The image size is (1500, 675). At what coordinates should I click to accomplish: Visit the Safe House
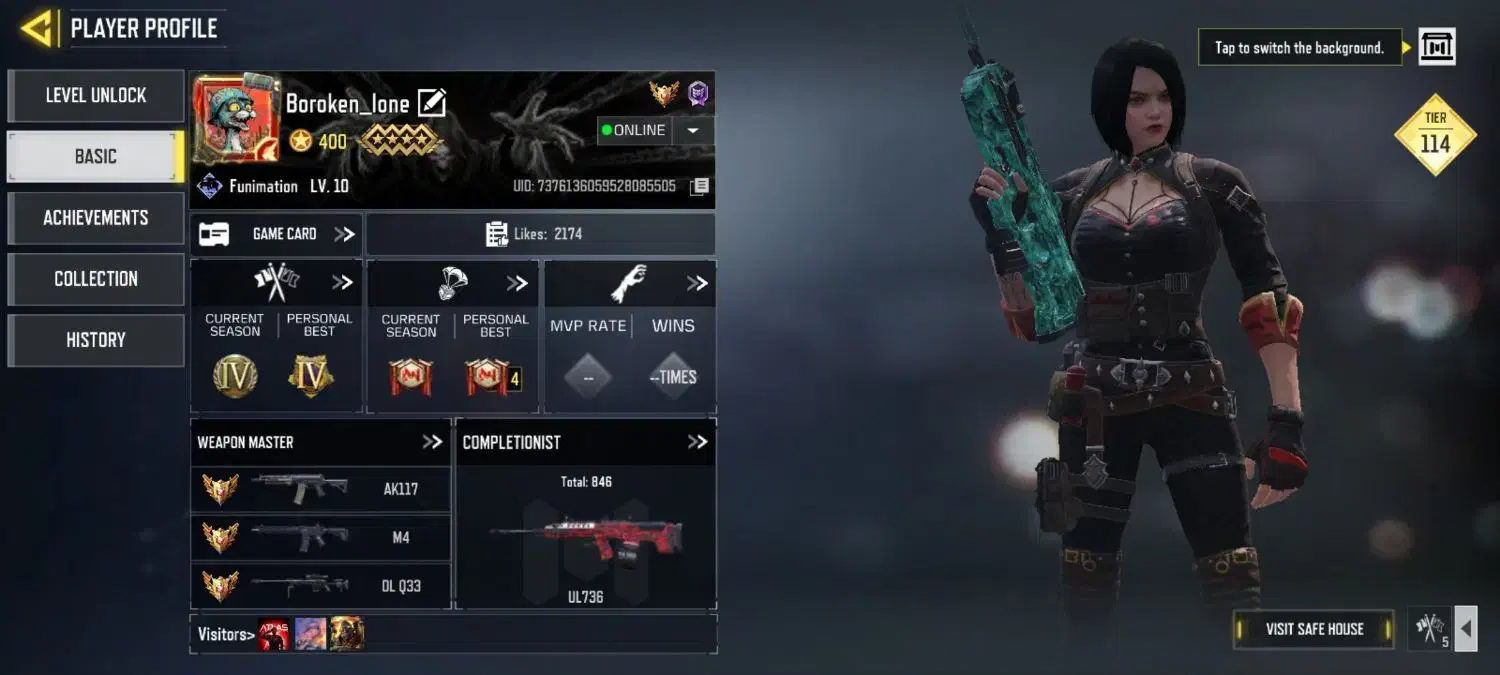(x=1314, y=629)
